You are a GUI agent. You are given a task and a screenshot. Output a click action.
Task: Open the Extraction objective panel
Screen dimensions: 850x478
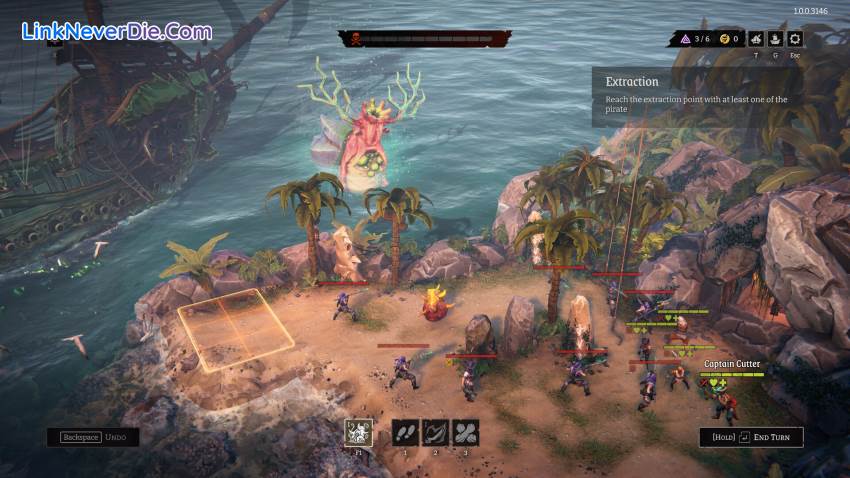tap(697, 96)
